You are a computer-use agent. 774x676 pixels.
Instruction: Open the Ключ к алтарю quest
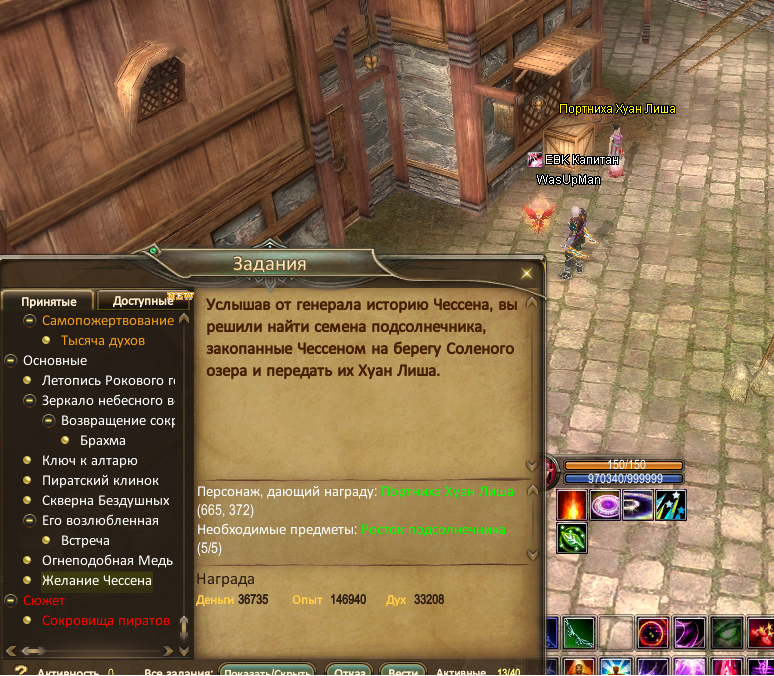89,460
